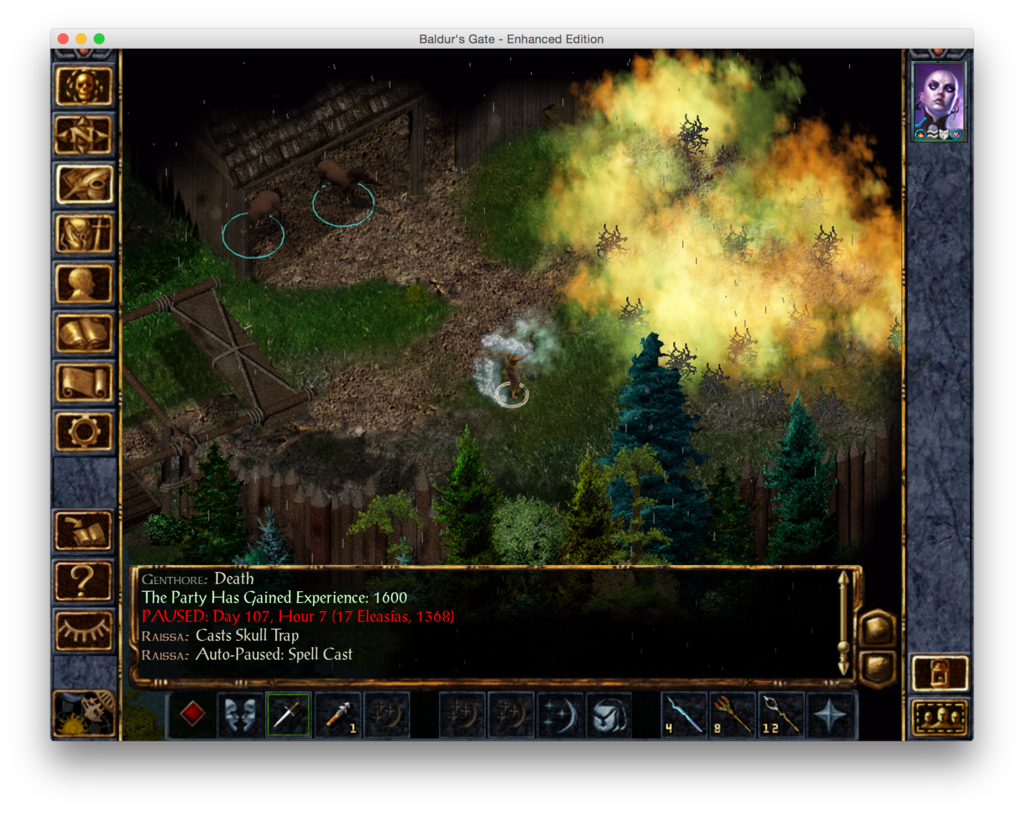Open the mage spellbook
This screenshot has width=1024, height=813.
pyautogui.click(x=84, y=333)
